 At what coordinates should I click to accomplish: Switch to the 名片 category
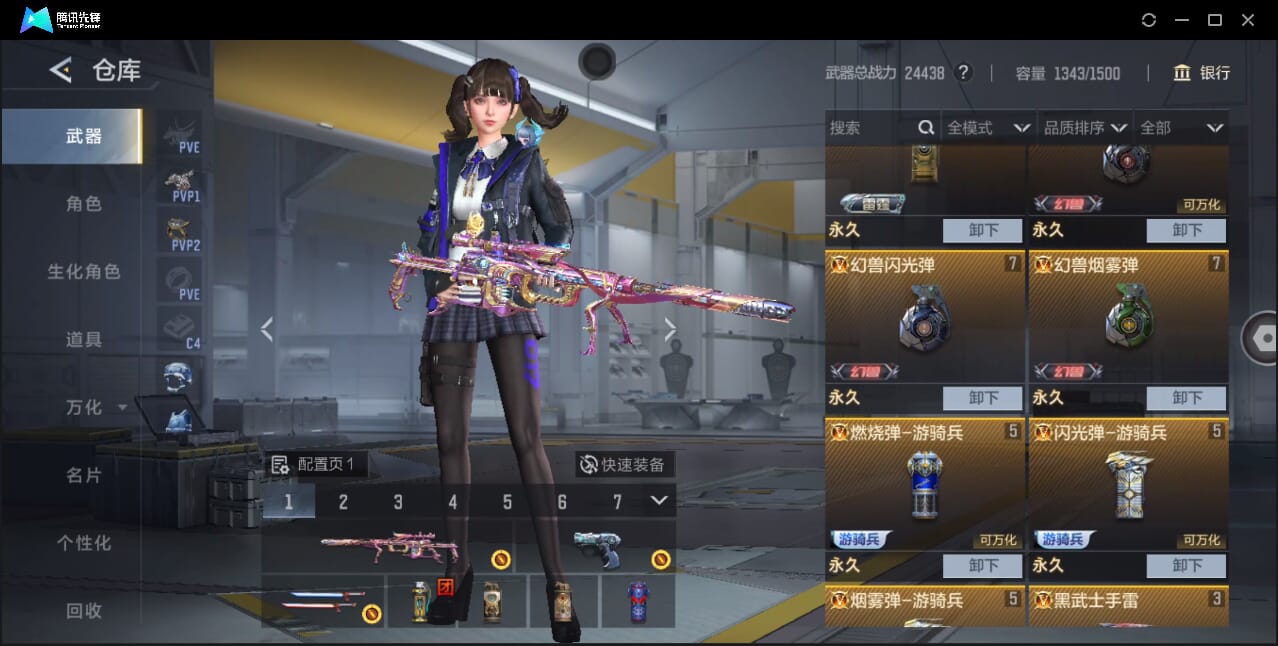84,476
